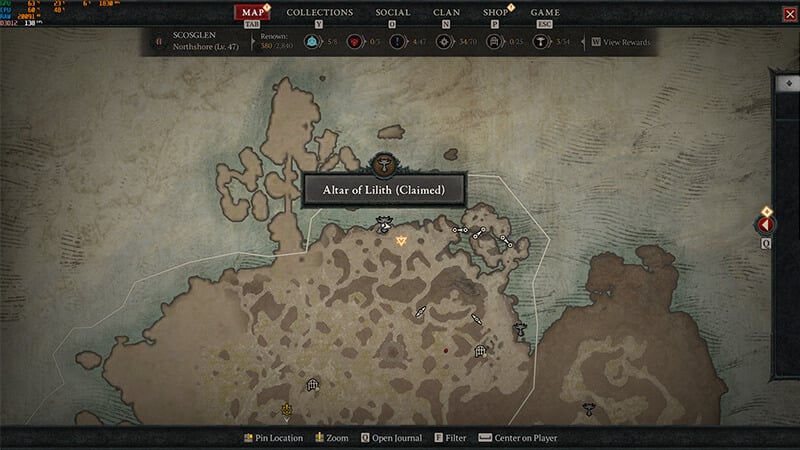This screenshot has height=450, width=800.
Task: Open the Social tab
Action: coord(392,13)
